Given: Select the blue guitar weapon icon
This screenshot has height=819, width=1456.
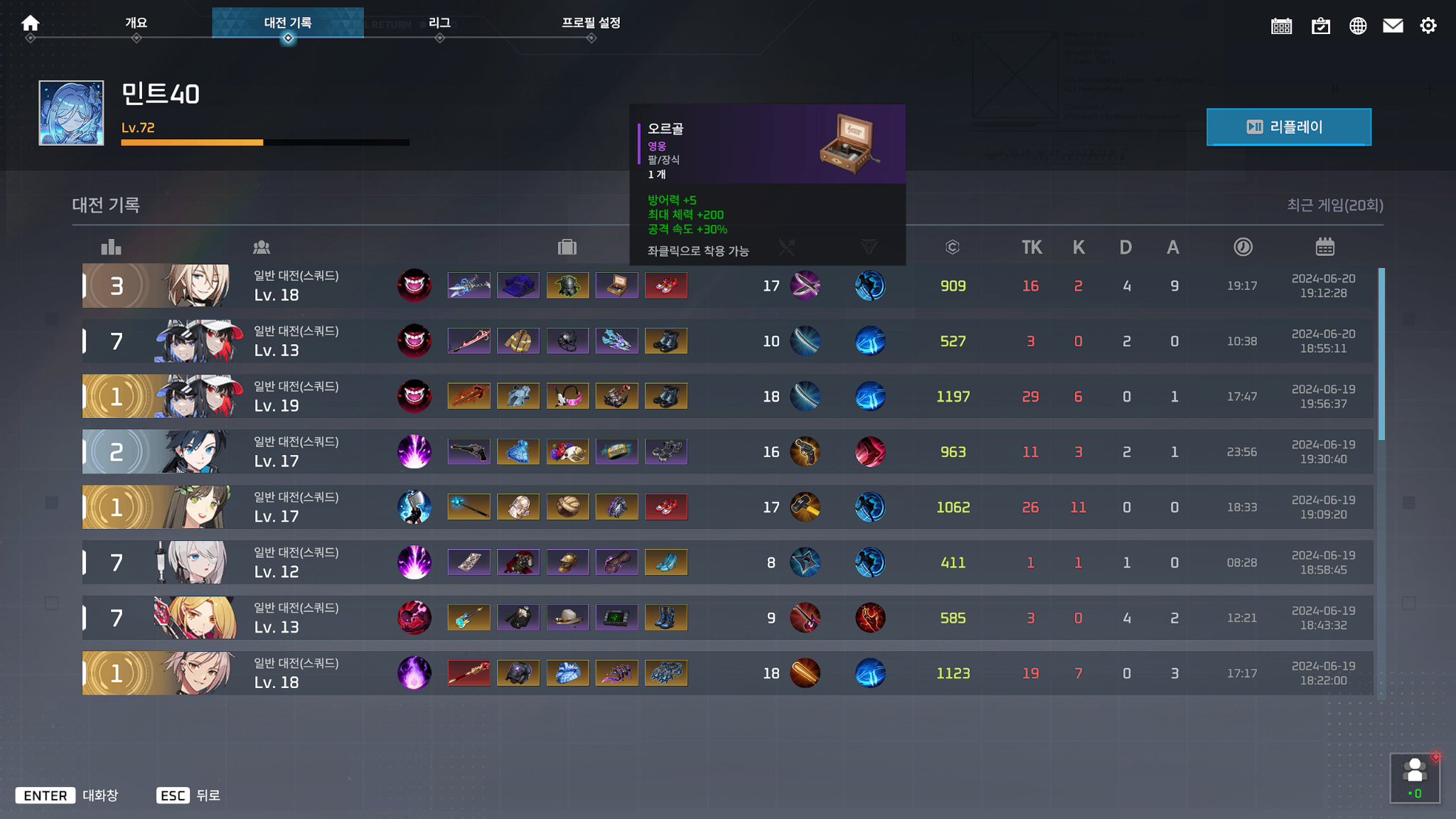Looking at the screenshot, I should 469,618.
